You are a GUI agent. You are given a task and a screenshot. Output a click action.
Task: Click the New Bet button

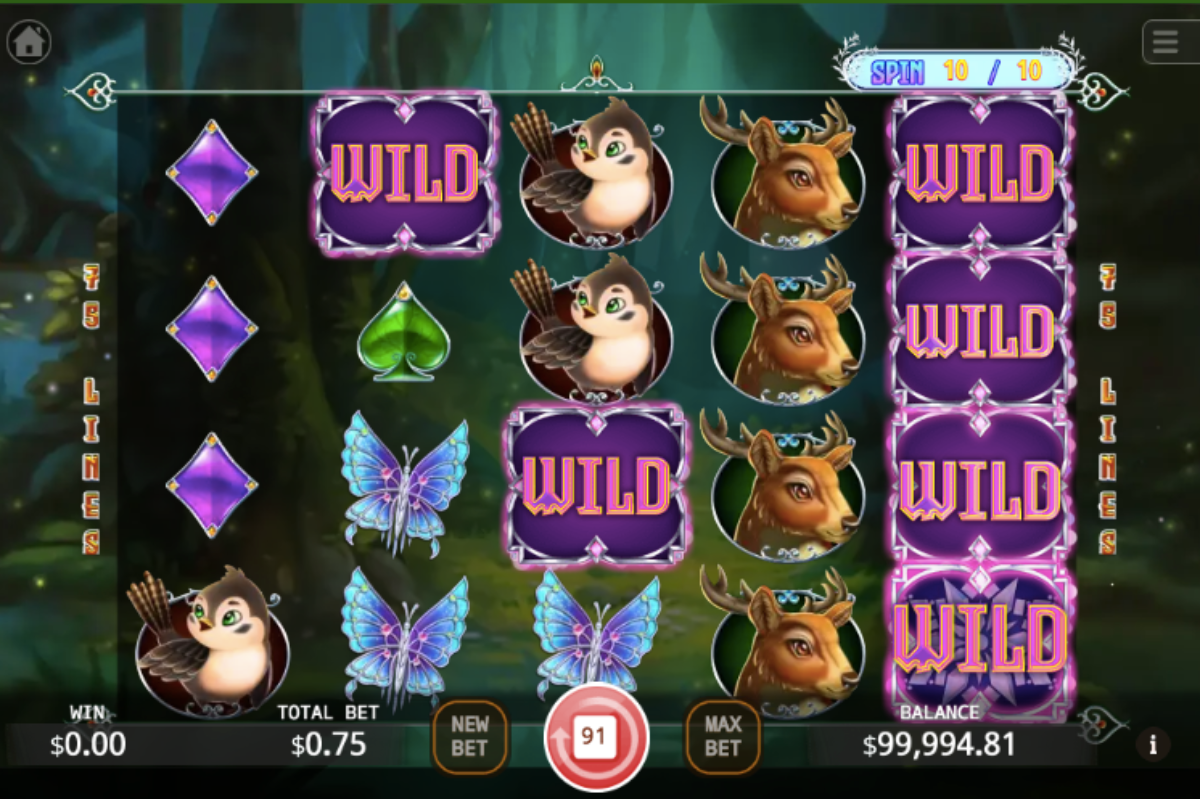pyautogui.click(x=469, y=737)
